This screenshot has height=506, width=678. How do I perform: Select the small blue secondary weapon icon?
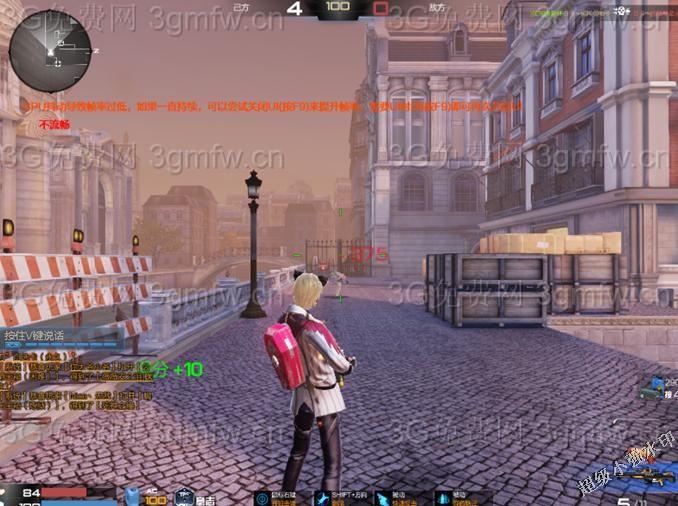pyautogui.click(x=655, y=385)
